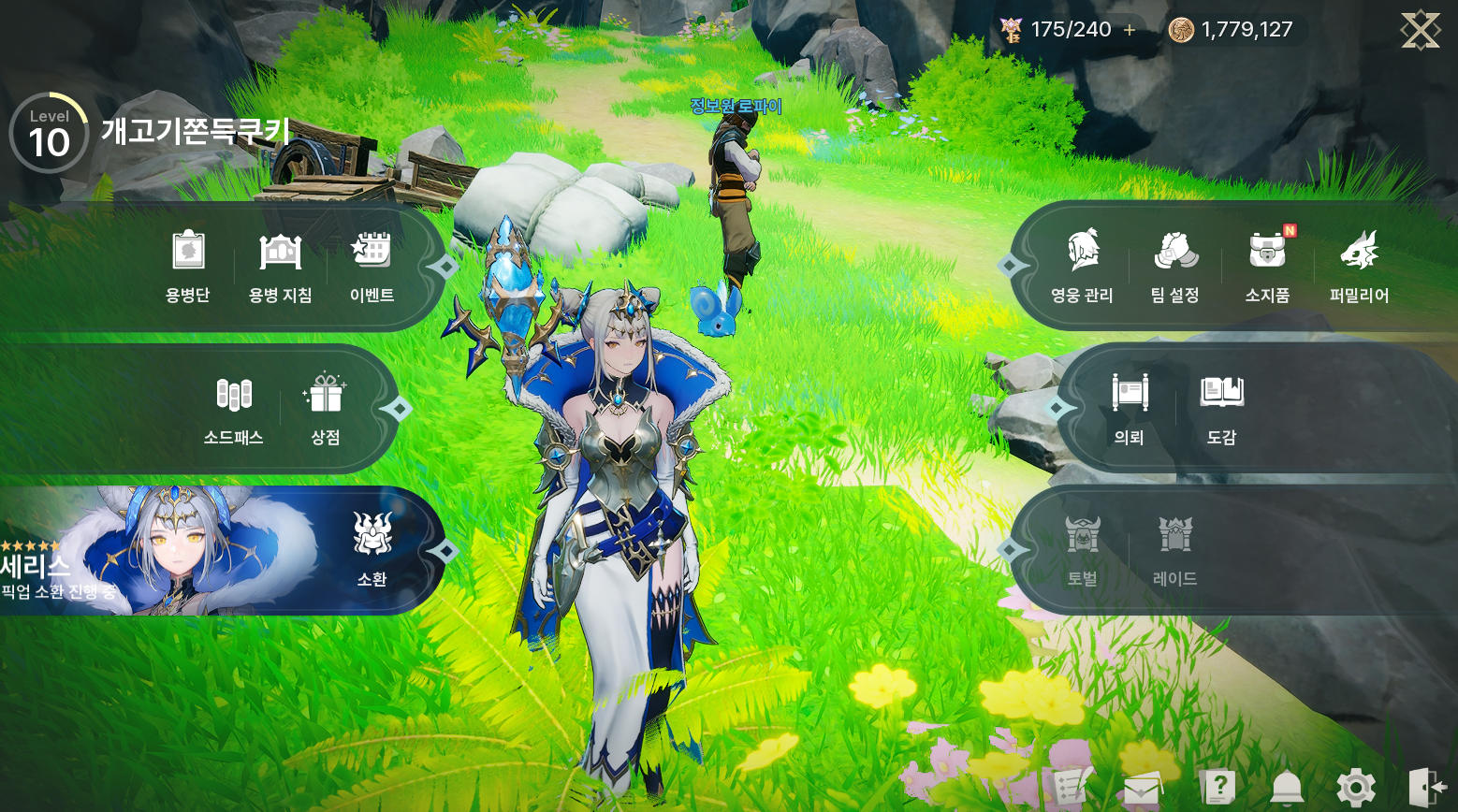Open the 상점 gift-box shop
This screenshot has height=812, width=1458.
point(325,409)
